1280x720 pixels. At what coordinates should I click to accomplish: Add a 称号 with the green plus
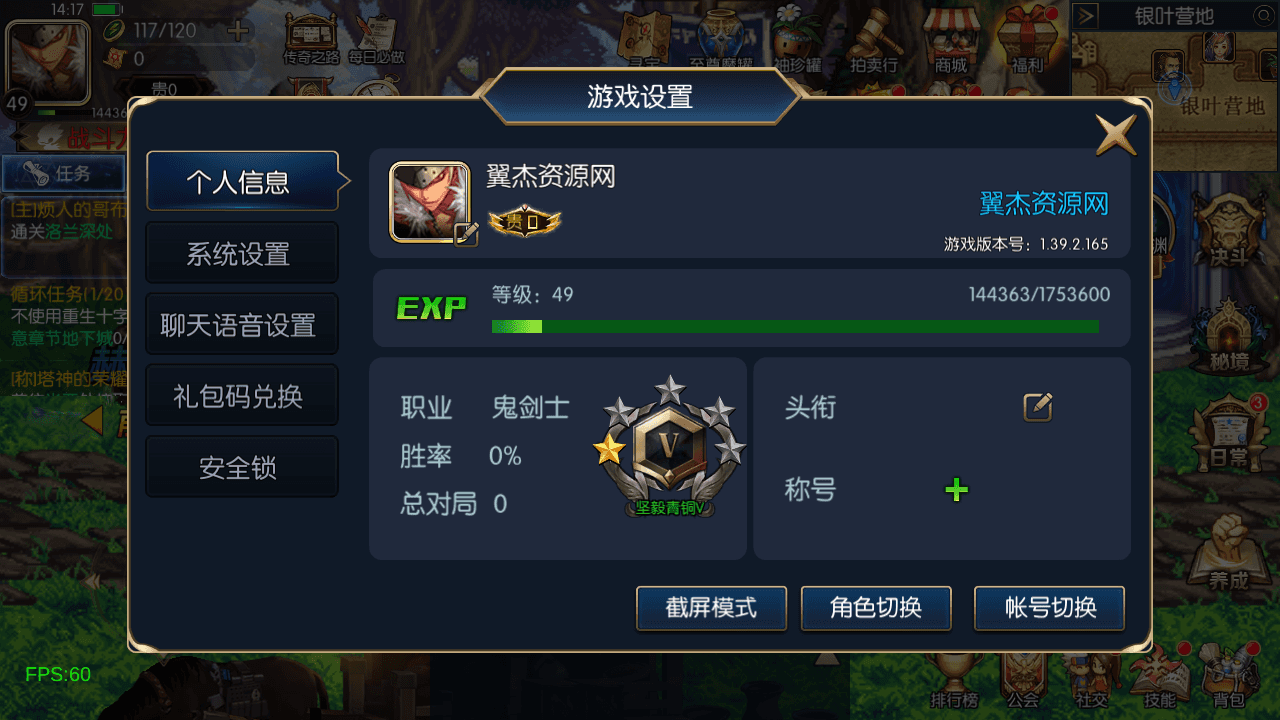tap(956, 489)
